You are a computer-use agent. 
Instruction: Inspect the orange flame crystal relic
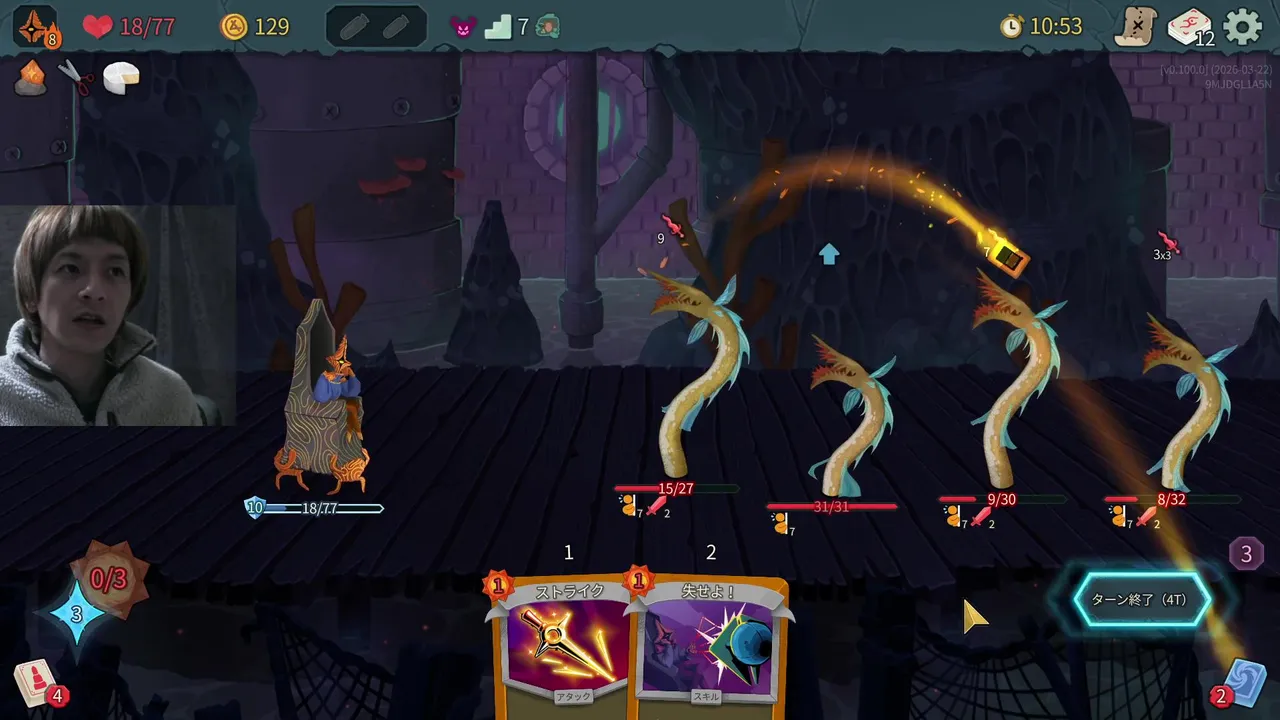click(x=30, y=78)
